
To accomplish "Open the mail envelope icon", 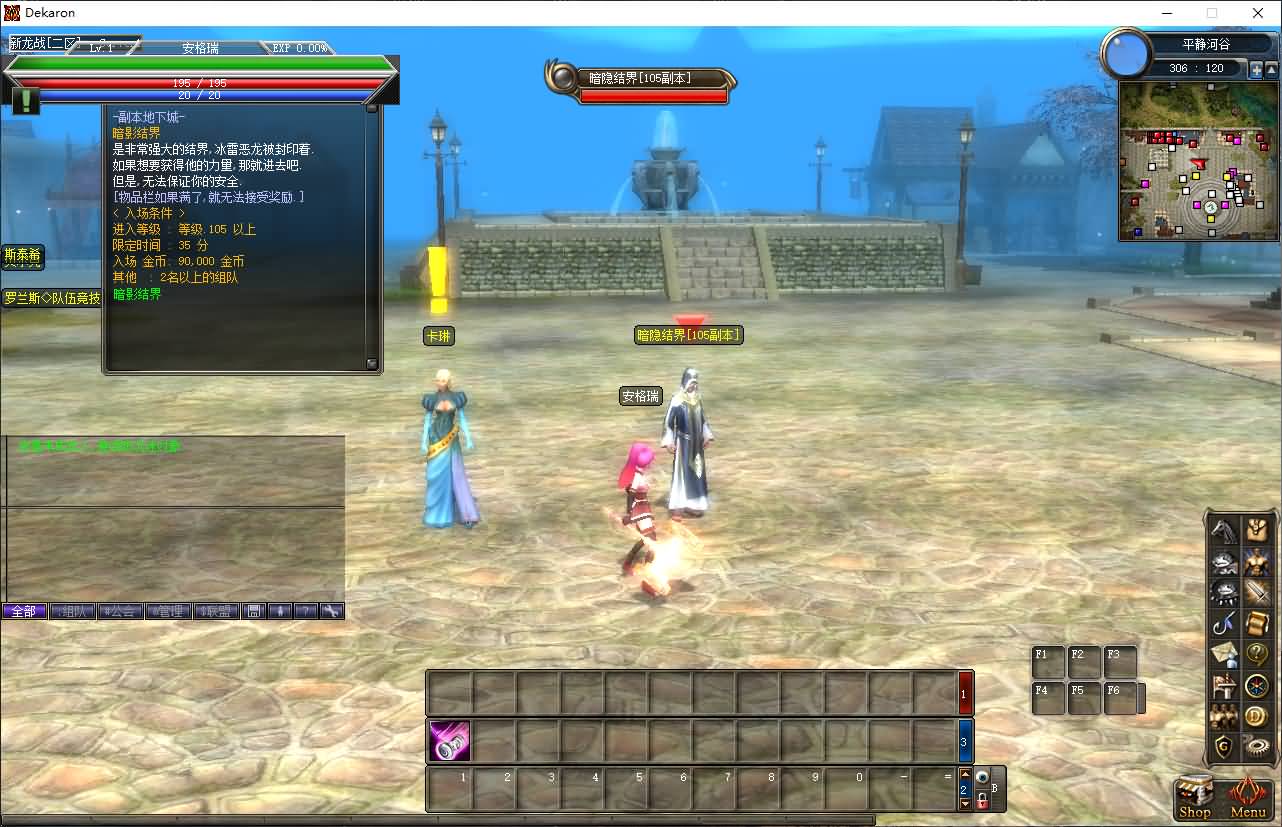I will (1224, 655).
